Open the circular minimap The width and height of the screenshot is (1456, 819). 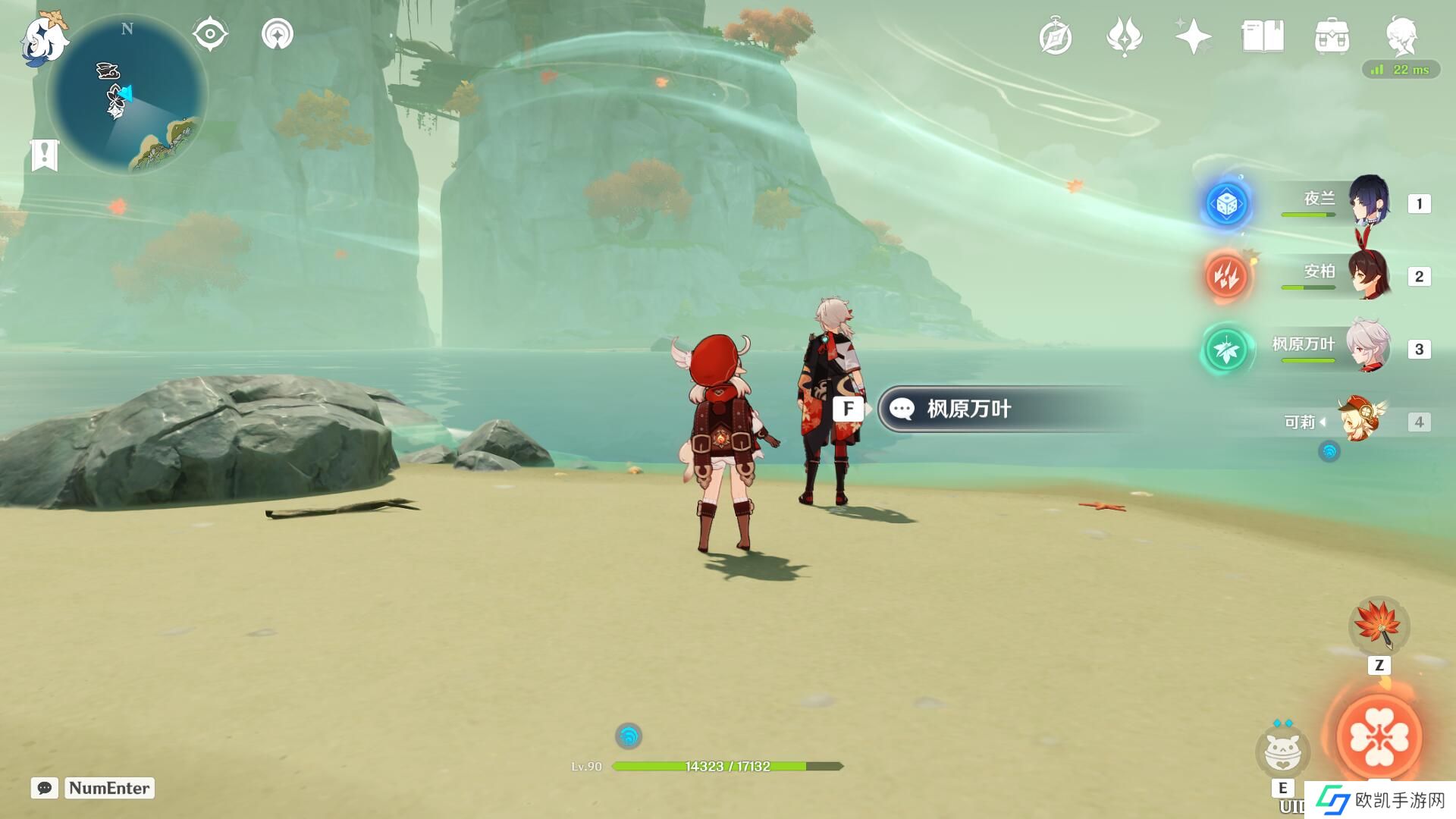tap(127, 95)
